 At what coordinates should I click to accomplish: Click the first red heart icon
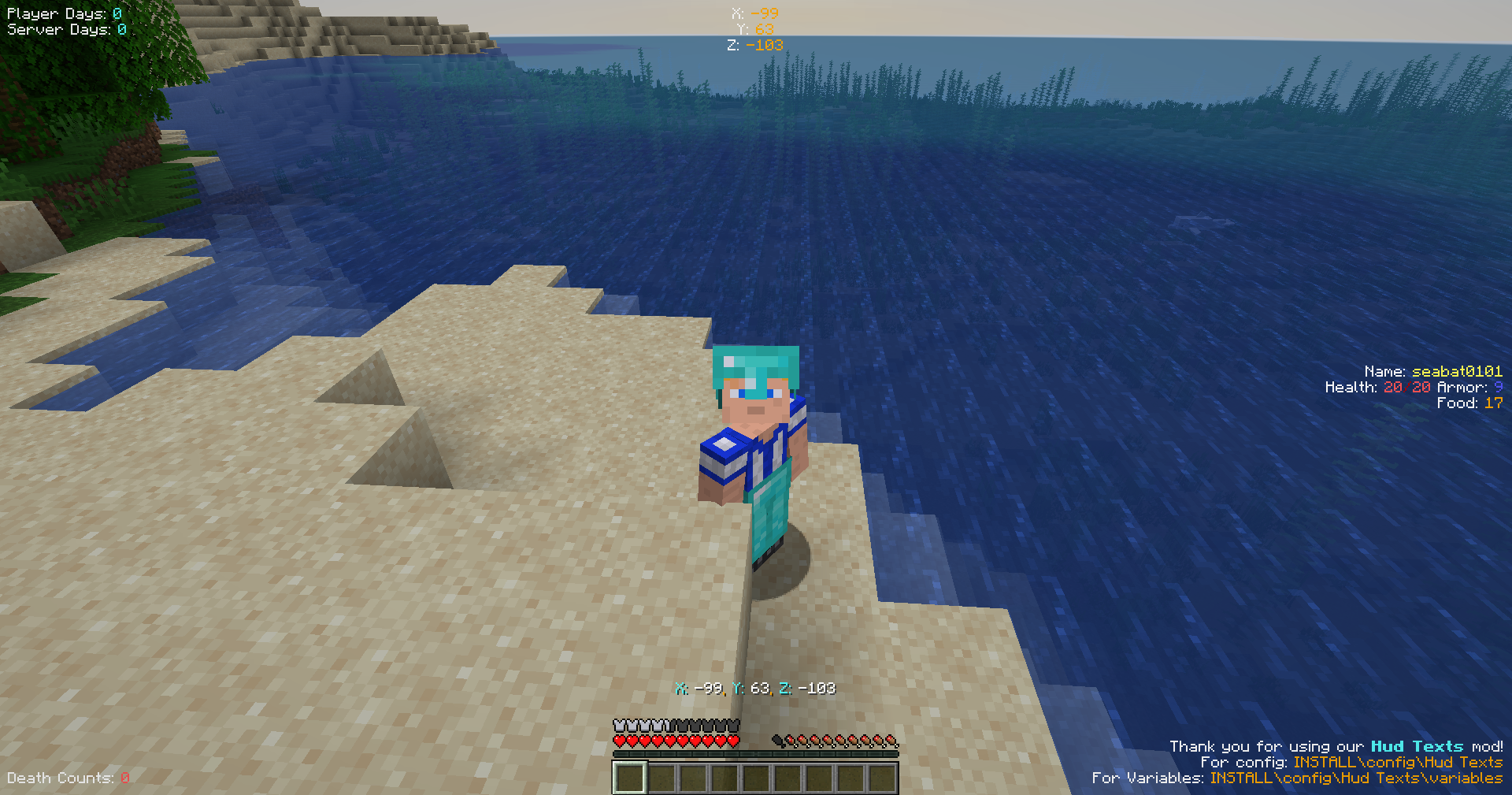(620, 741)
